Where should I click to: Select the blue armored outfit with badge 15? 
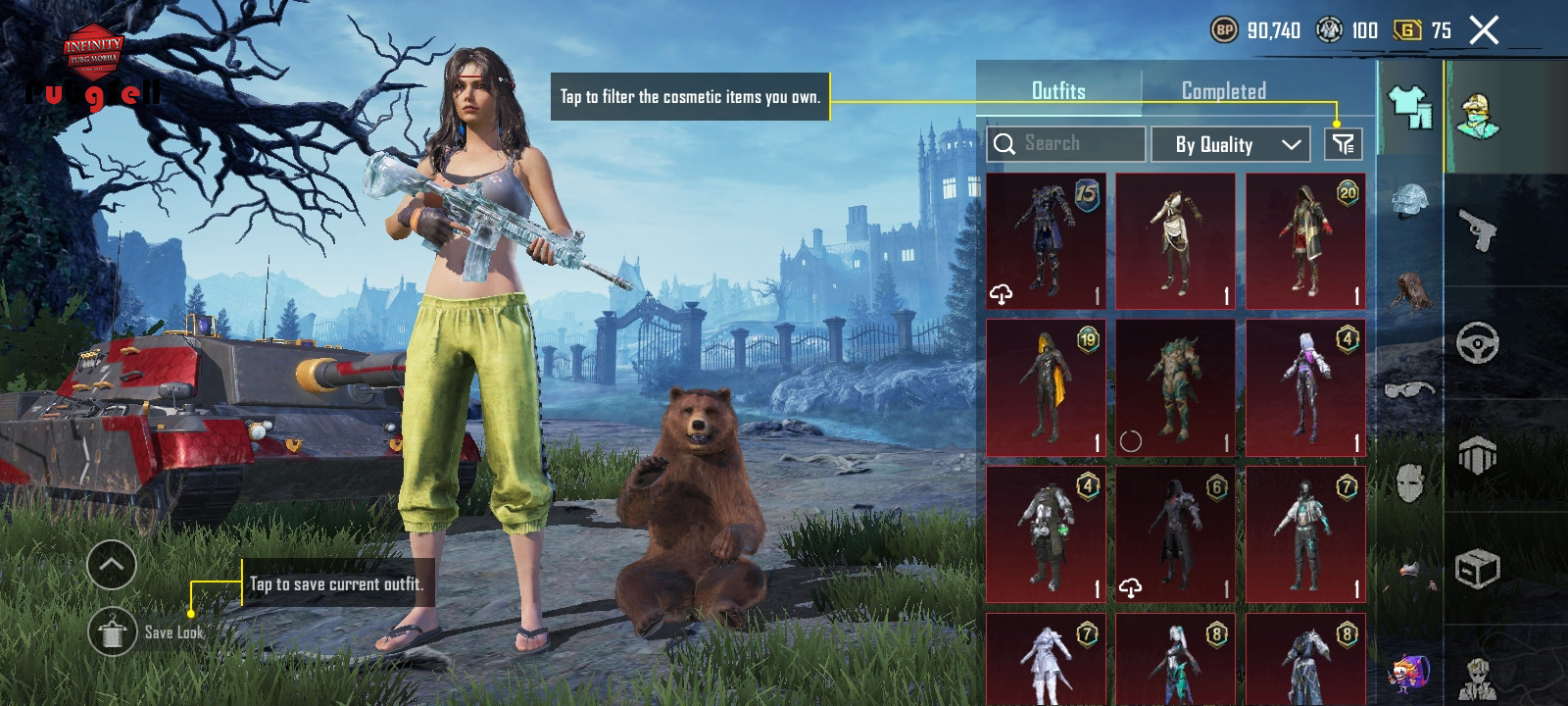point(1046,241)
